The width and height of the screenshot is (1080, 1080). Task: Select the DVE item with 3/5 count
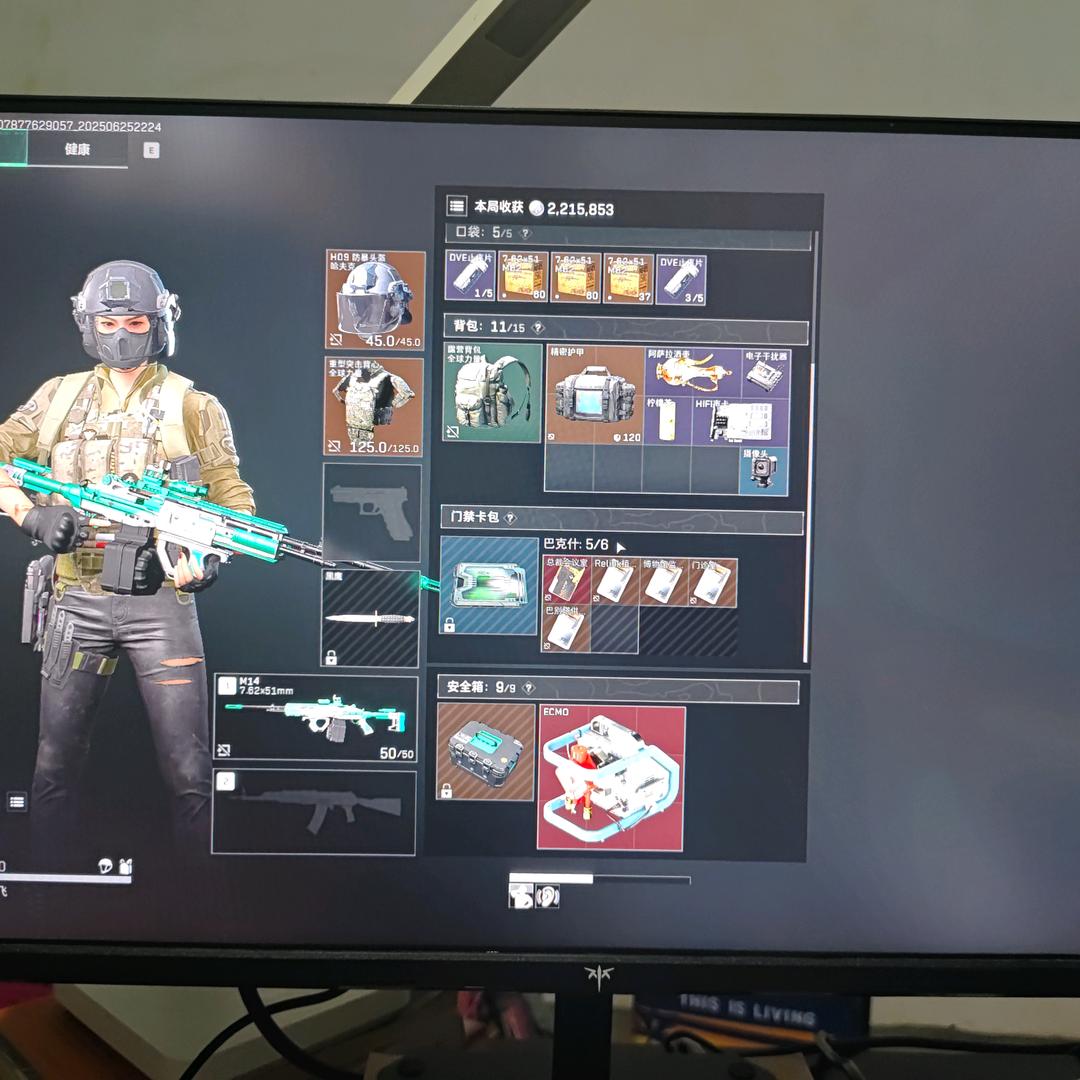(682, 277)
